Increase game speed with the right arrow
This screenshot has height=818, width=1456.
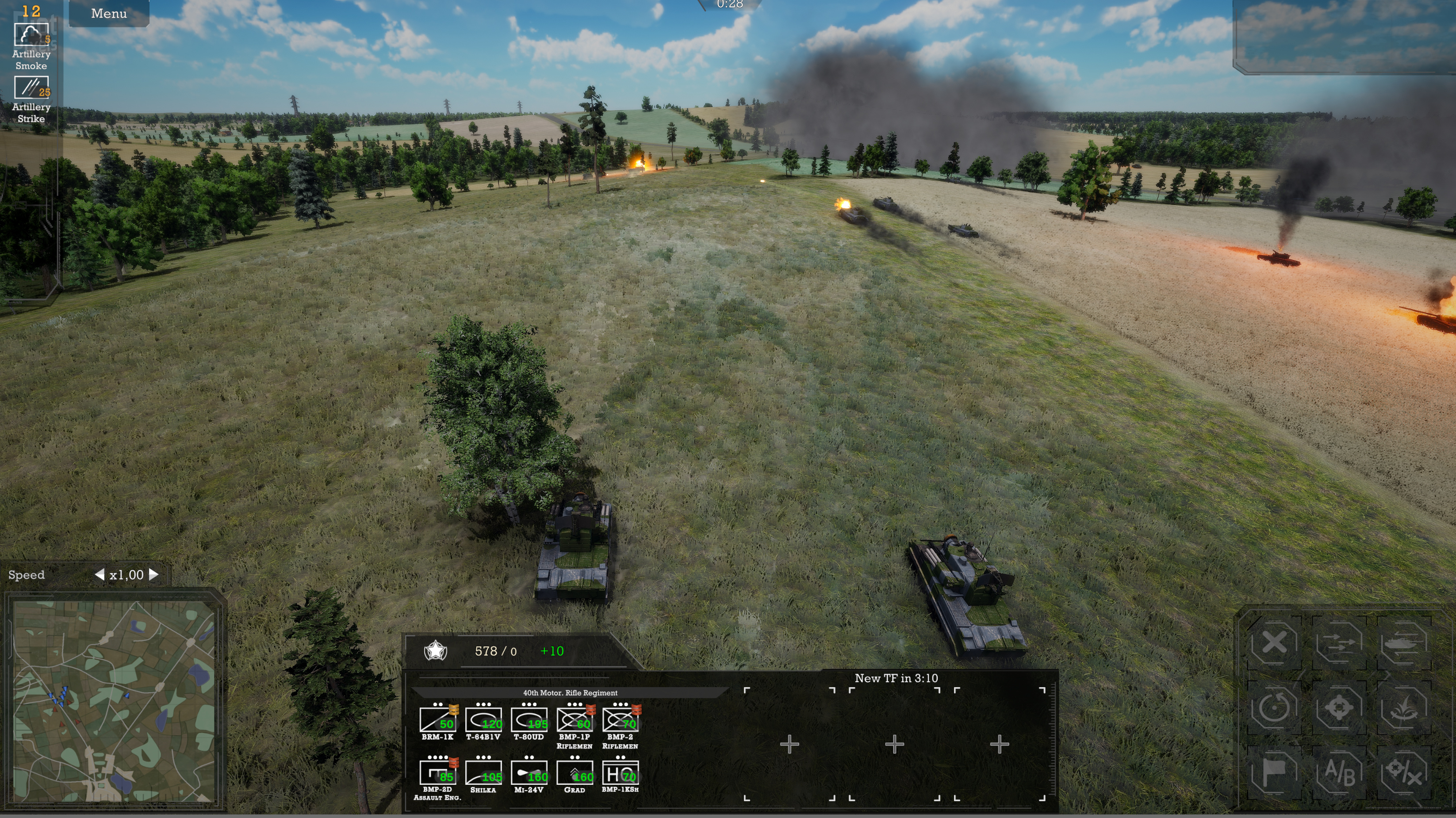[154, 574]
